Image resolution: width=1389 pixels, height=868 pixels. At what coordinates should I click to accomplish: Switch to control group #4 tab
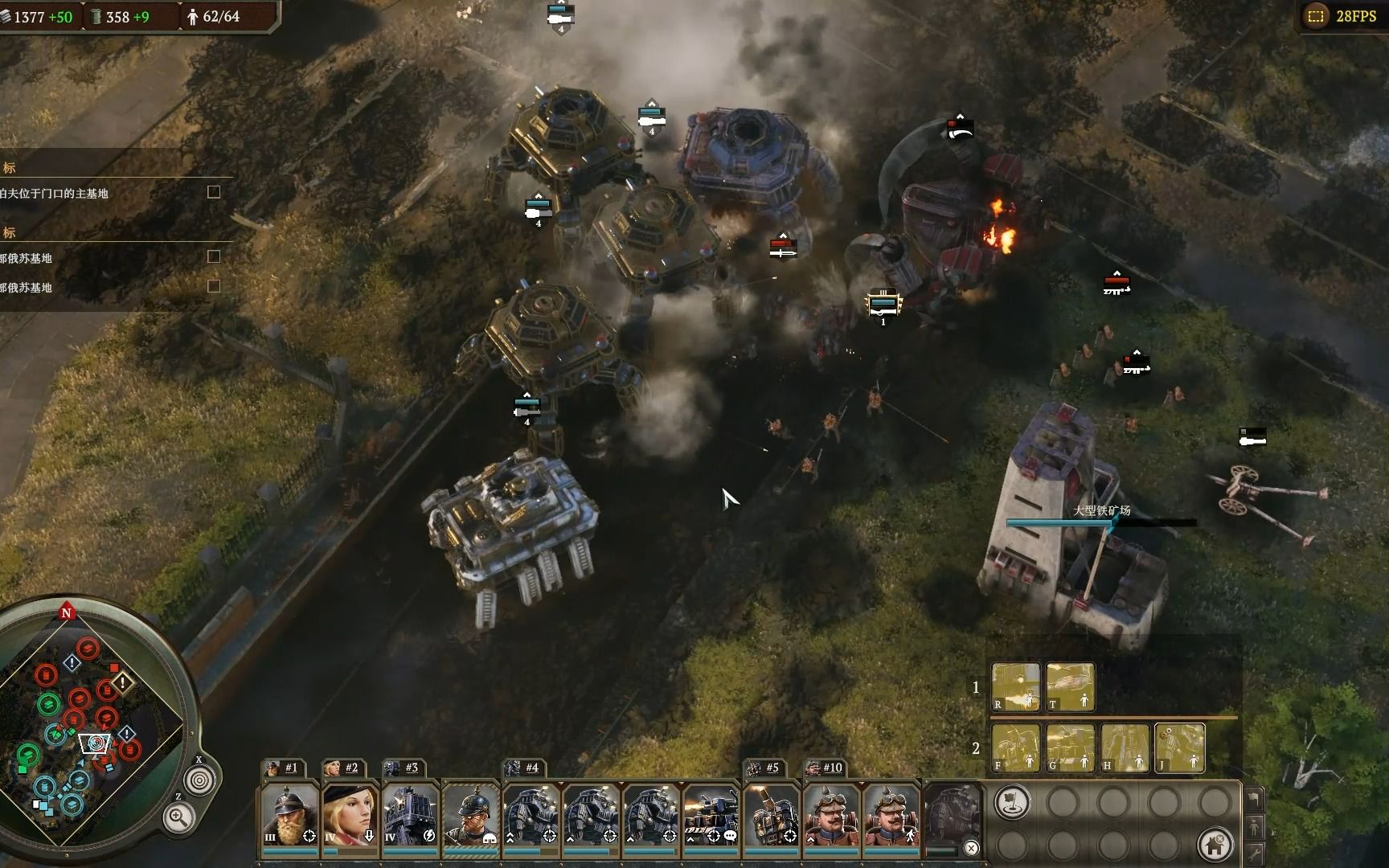tap(525, 768)
